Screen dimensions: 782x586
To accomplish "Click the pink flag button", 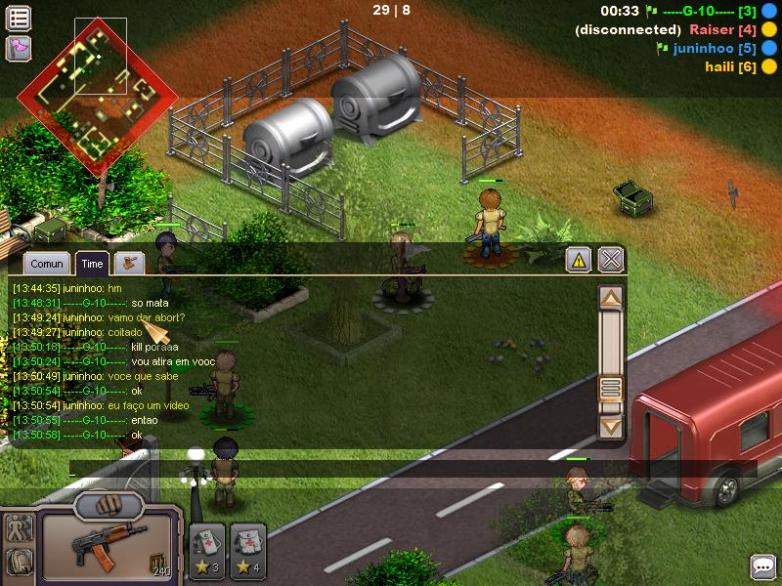I will 18,48.
